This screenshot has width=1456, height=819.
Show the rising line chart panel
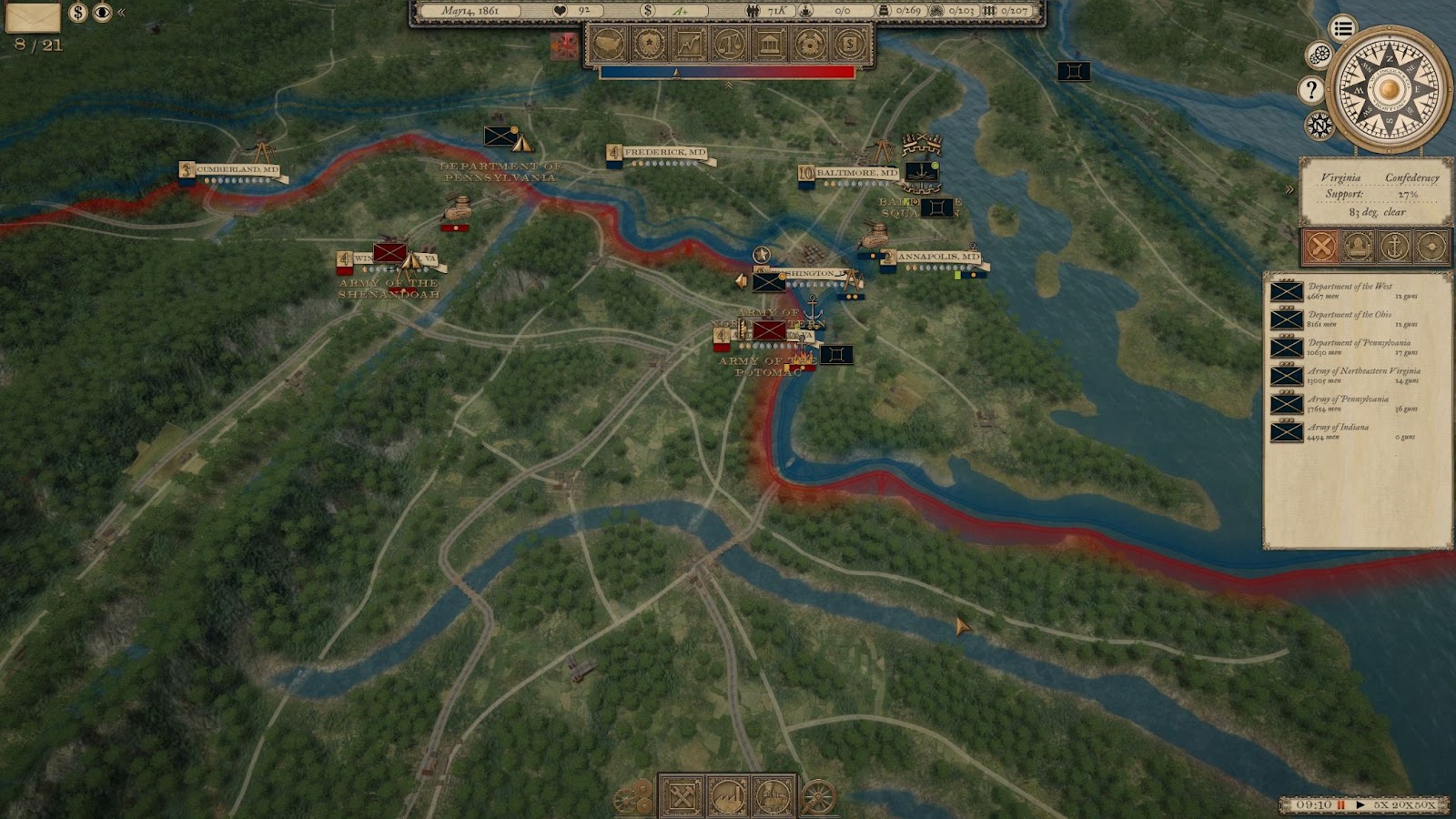pos(689,44)
